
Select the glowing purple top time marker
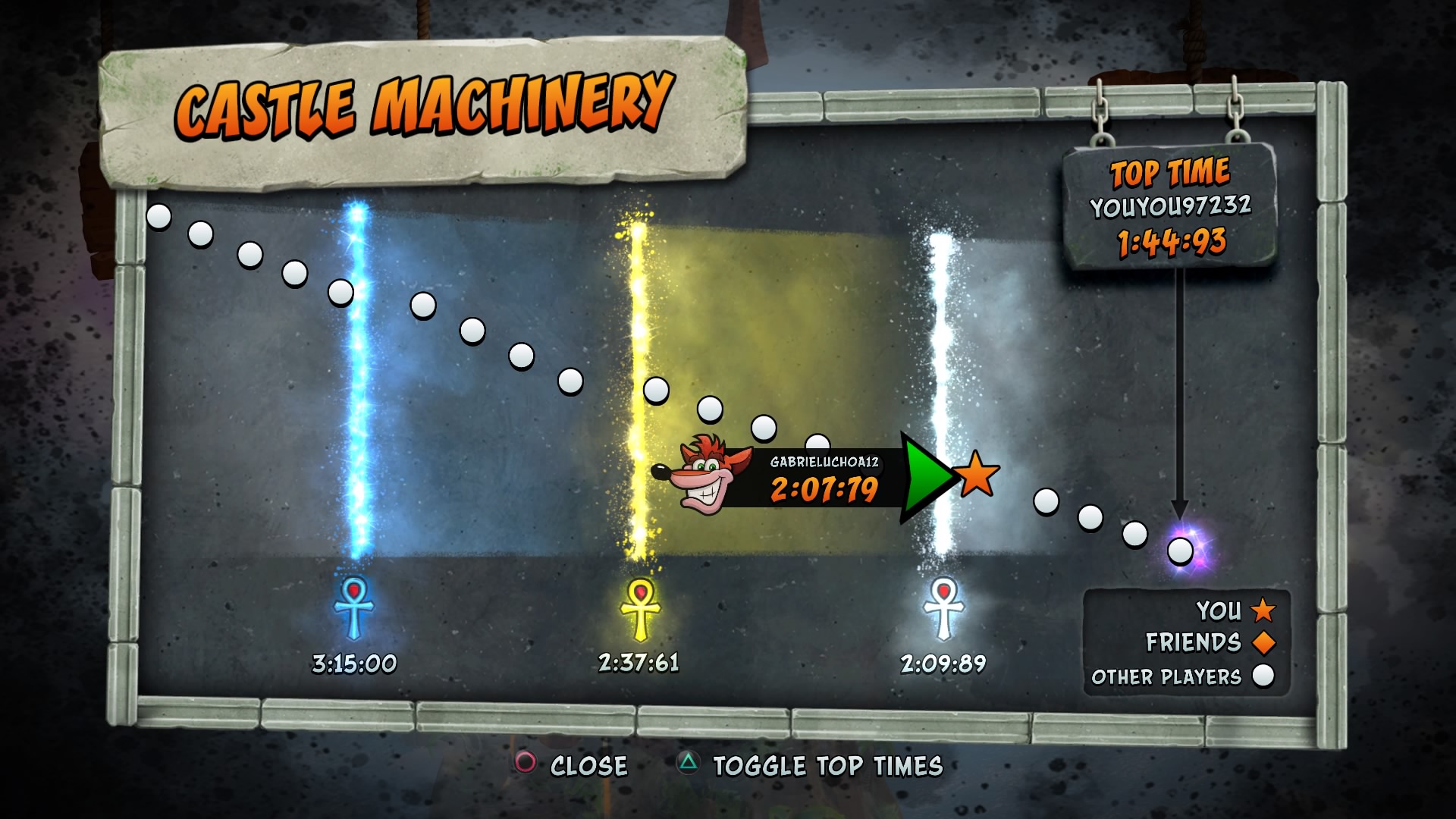tap(1181, 550)
